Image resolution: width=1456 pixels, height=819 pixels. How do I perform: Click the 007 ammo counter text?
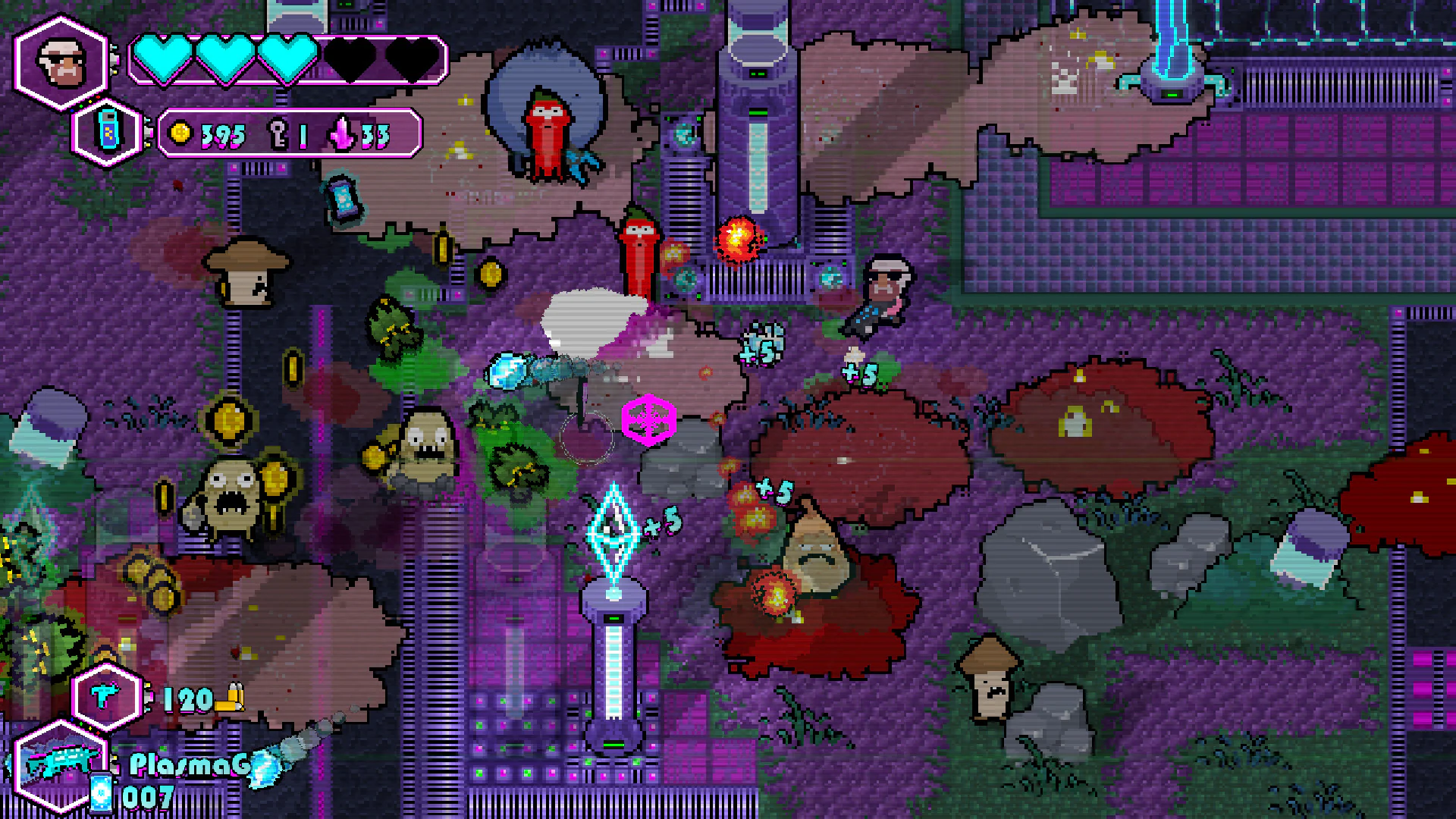point(149,797)
